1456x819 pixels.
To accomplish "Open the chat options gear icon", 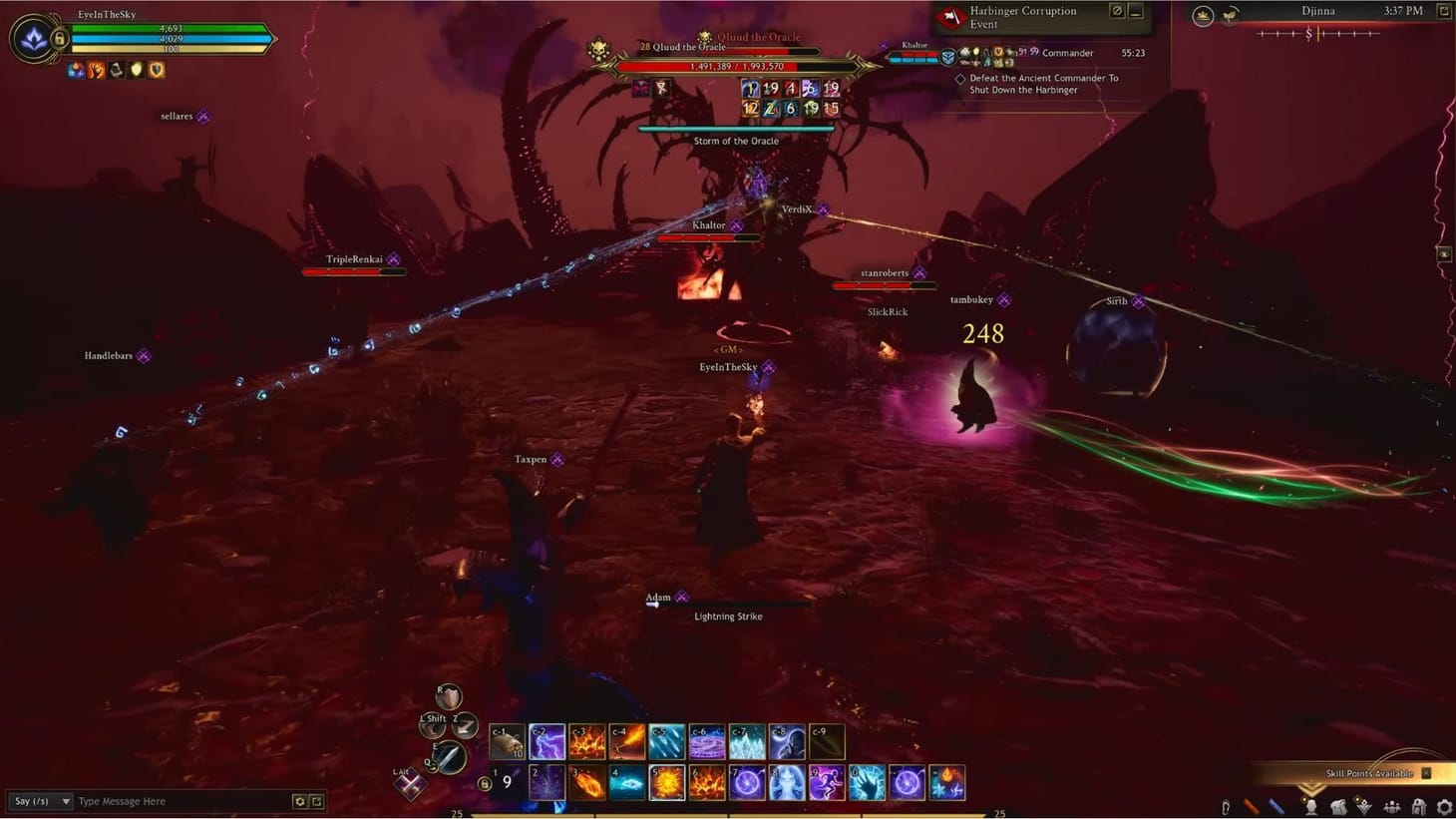I will tap(299, 801).
